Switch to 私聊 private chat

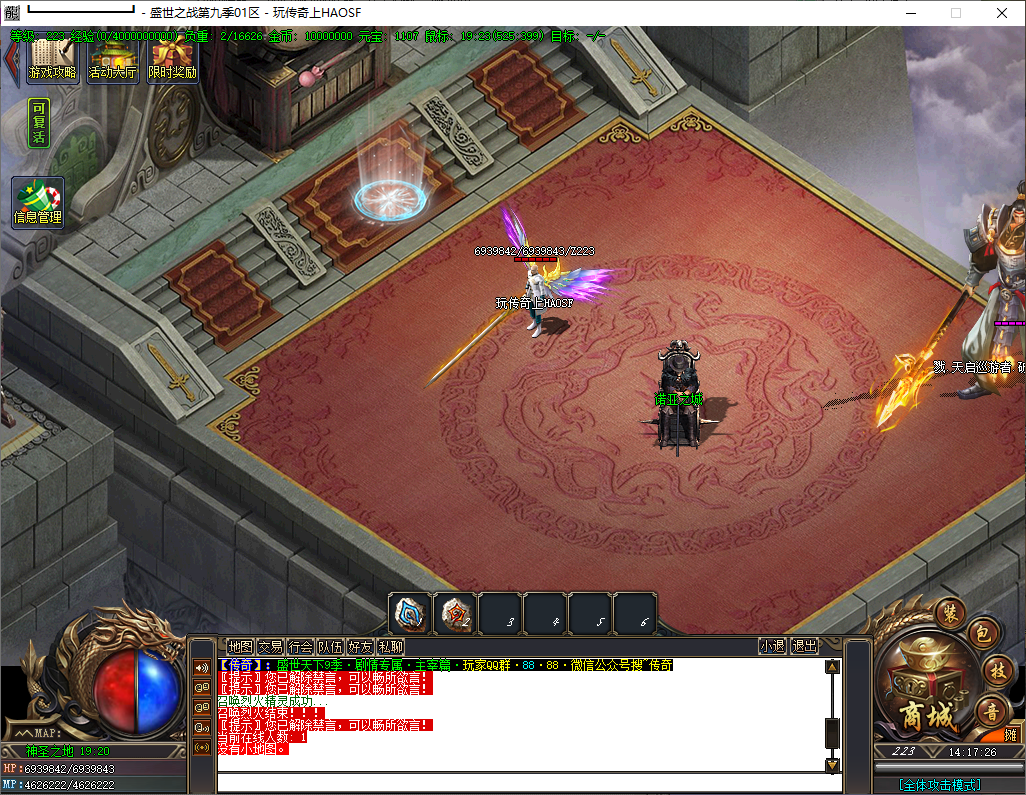(390, 647)
